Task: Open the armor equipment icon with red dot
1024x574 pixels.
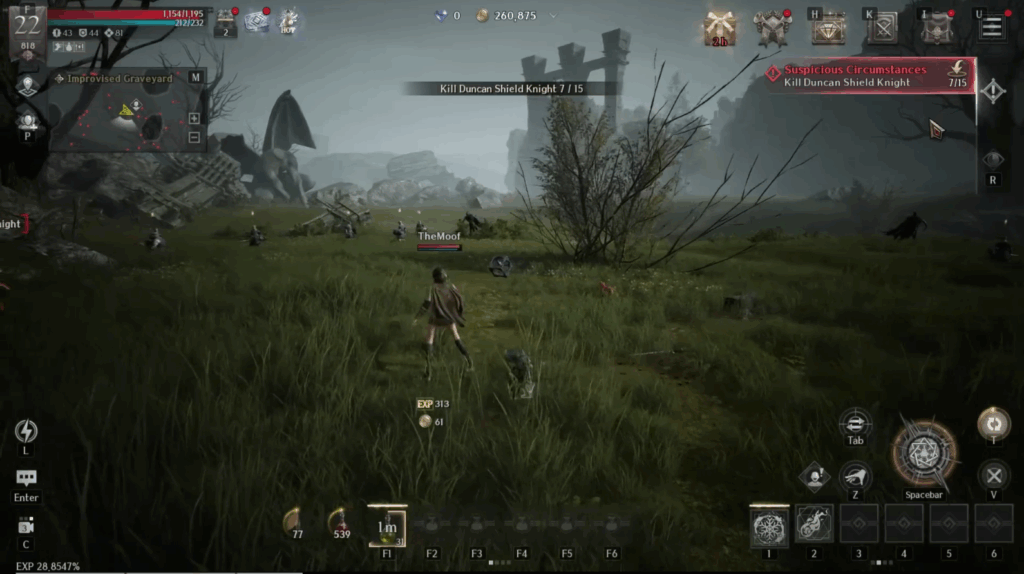Action: click(773, 28)
